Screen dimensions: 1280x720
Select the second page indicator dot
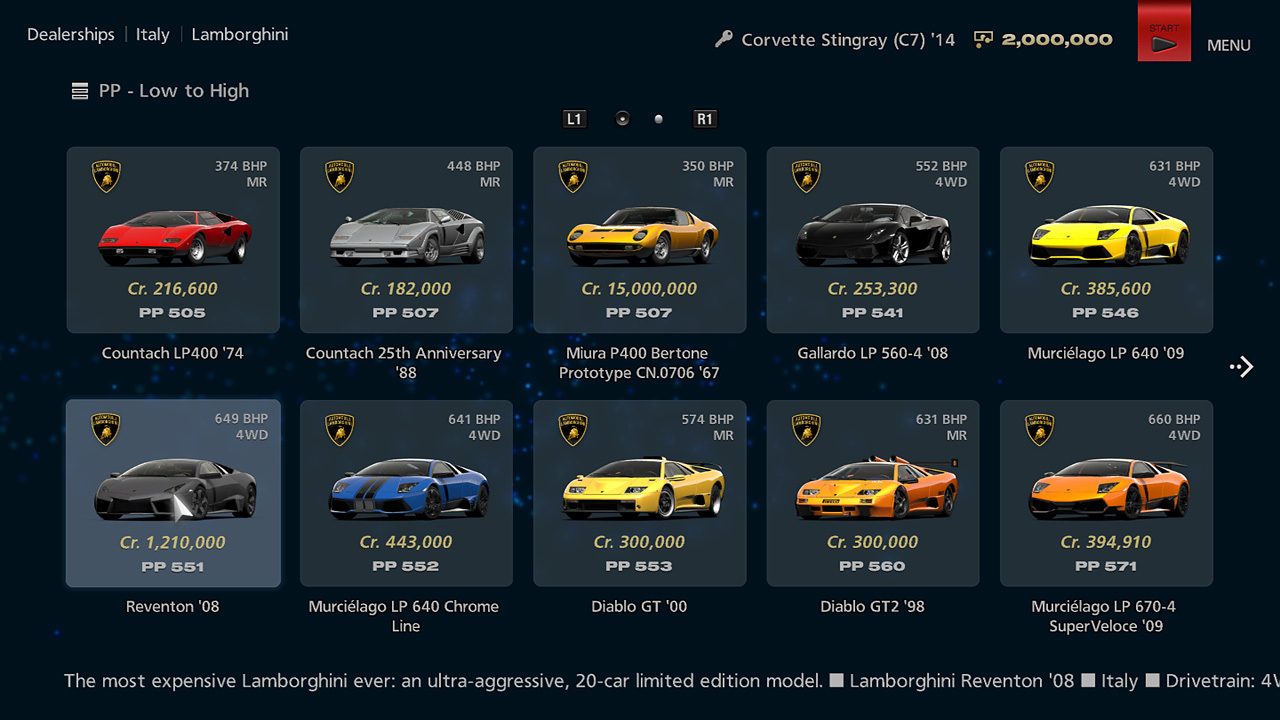point(658,118)
